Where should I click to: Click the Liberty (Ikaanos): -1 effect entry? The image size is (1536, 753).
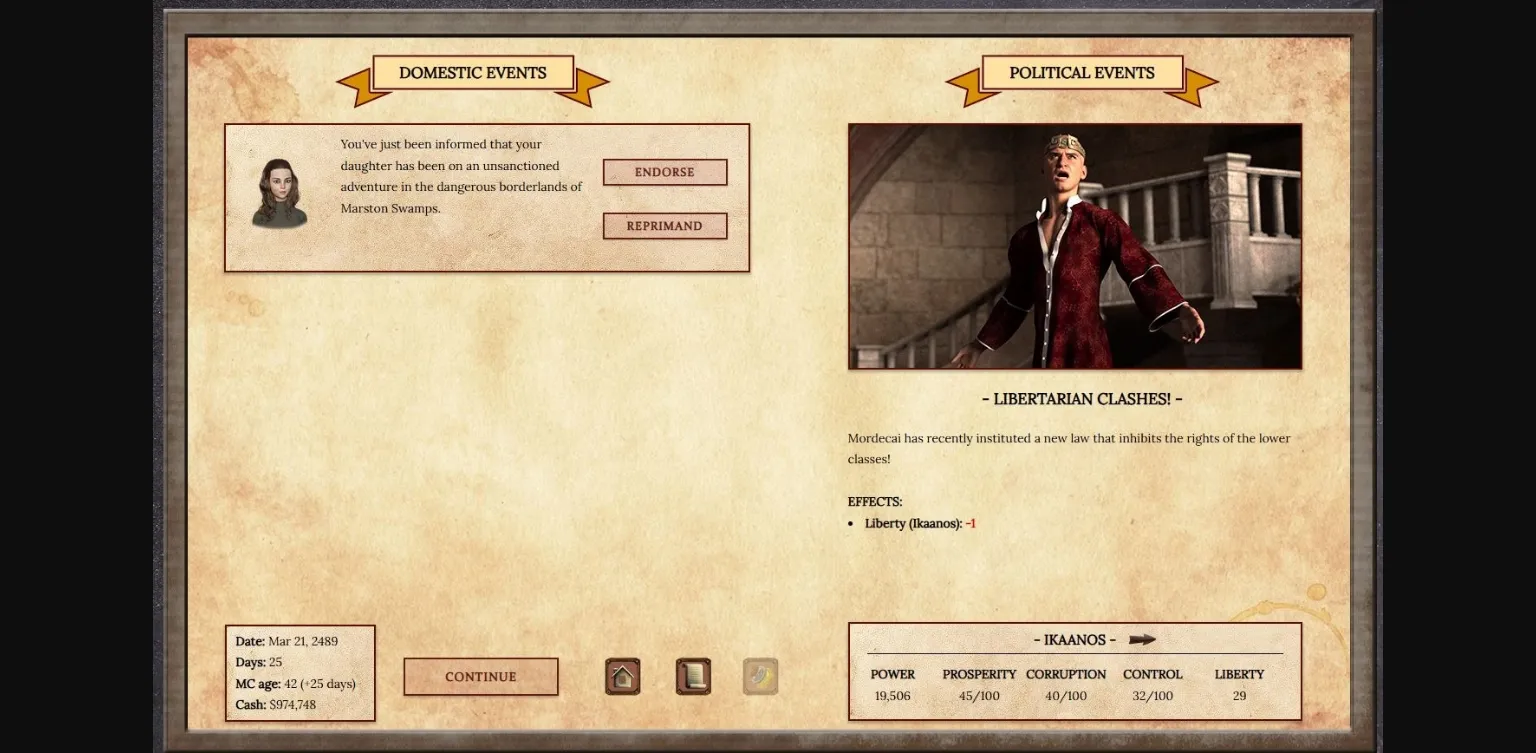pos(919,523)
